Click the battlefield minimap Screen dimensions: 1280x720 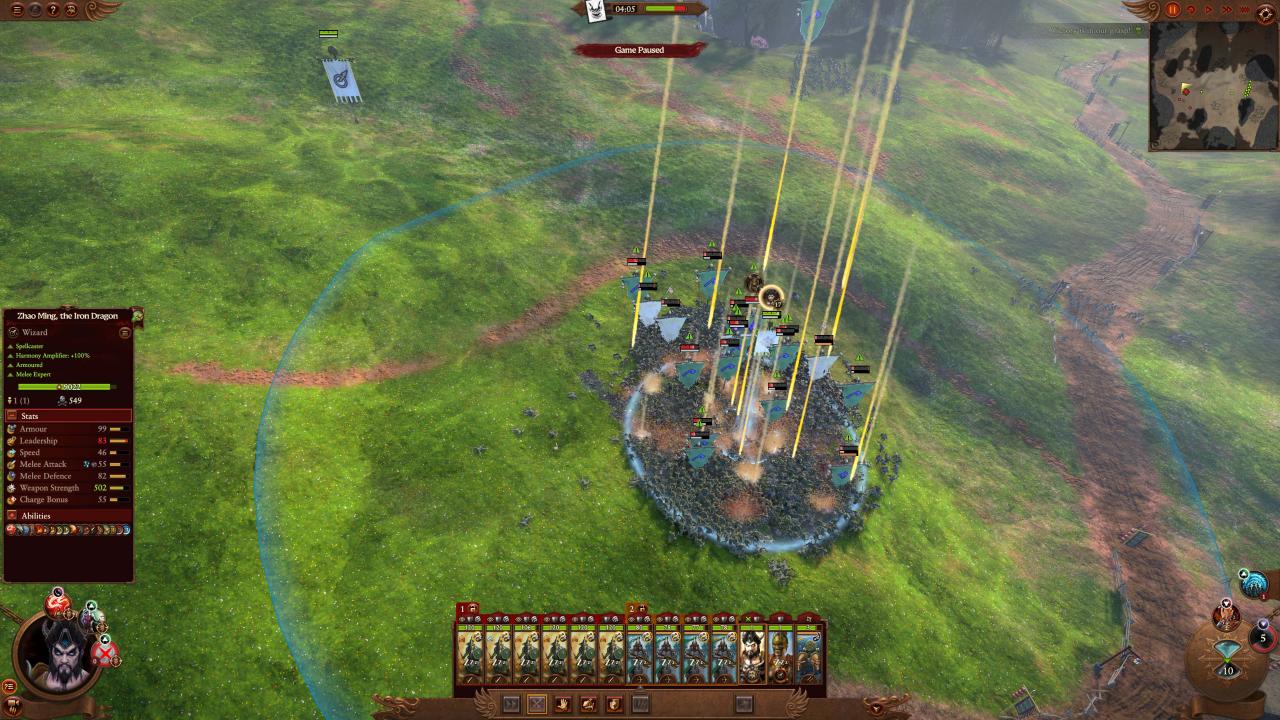(1213, 86)
